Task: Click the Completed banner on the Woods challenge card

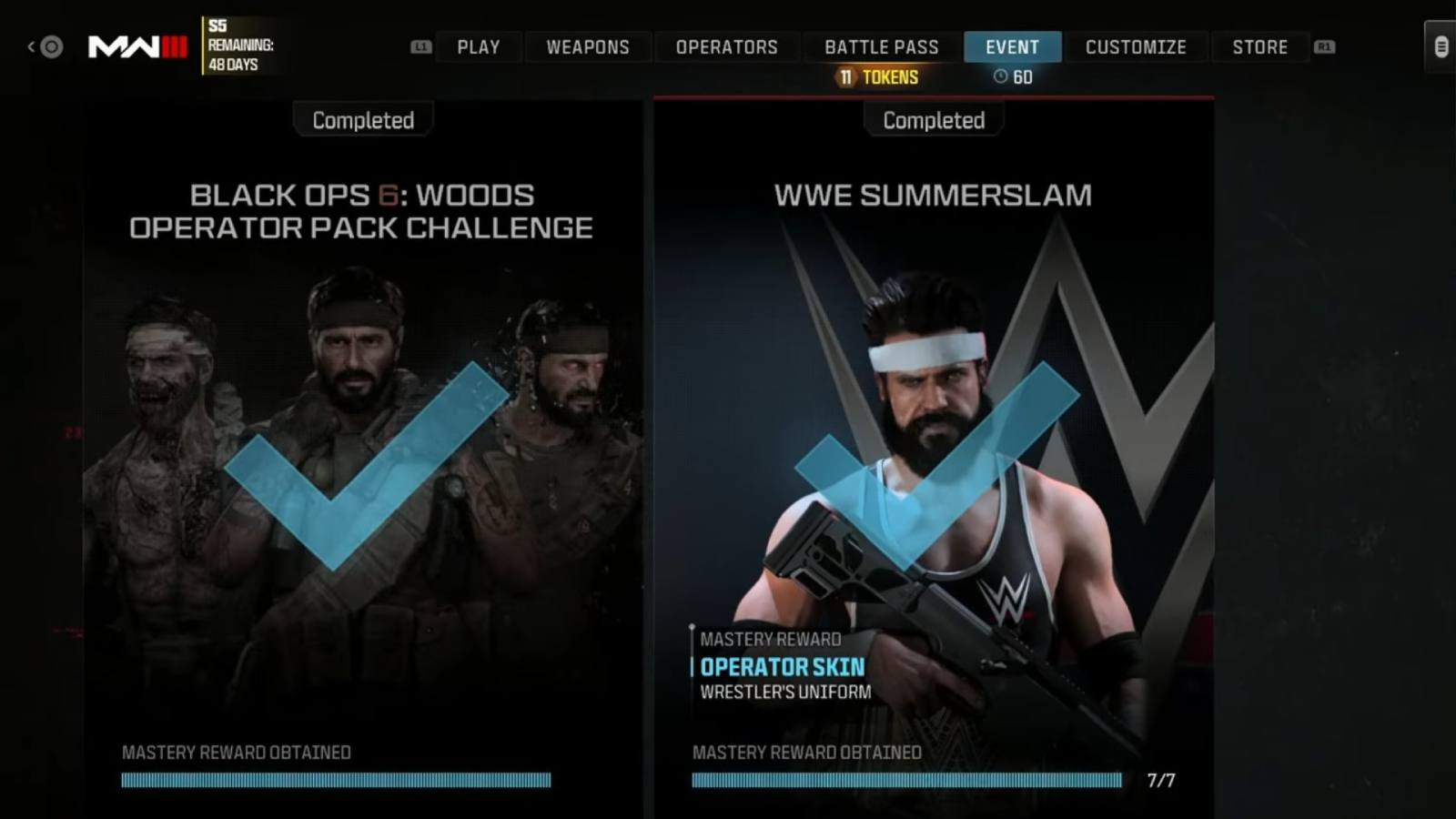Action: coord(362,119)
